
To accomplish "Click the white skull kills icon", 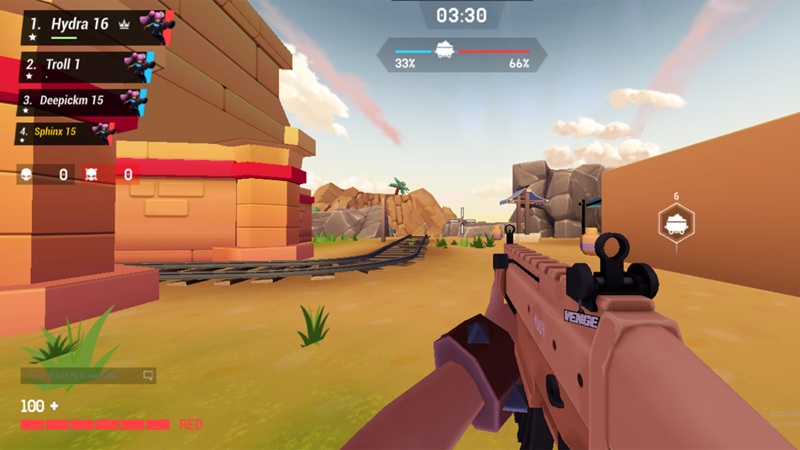I will pos(27,175).
